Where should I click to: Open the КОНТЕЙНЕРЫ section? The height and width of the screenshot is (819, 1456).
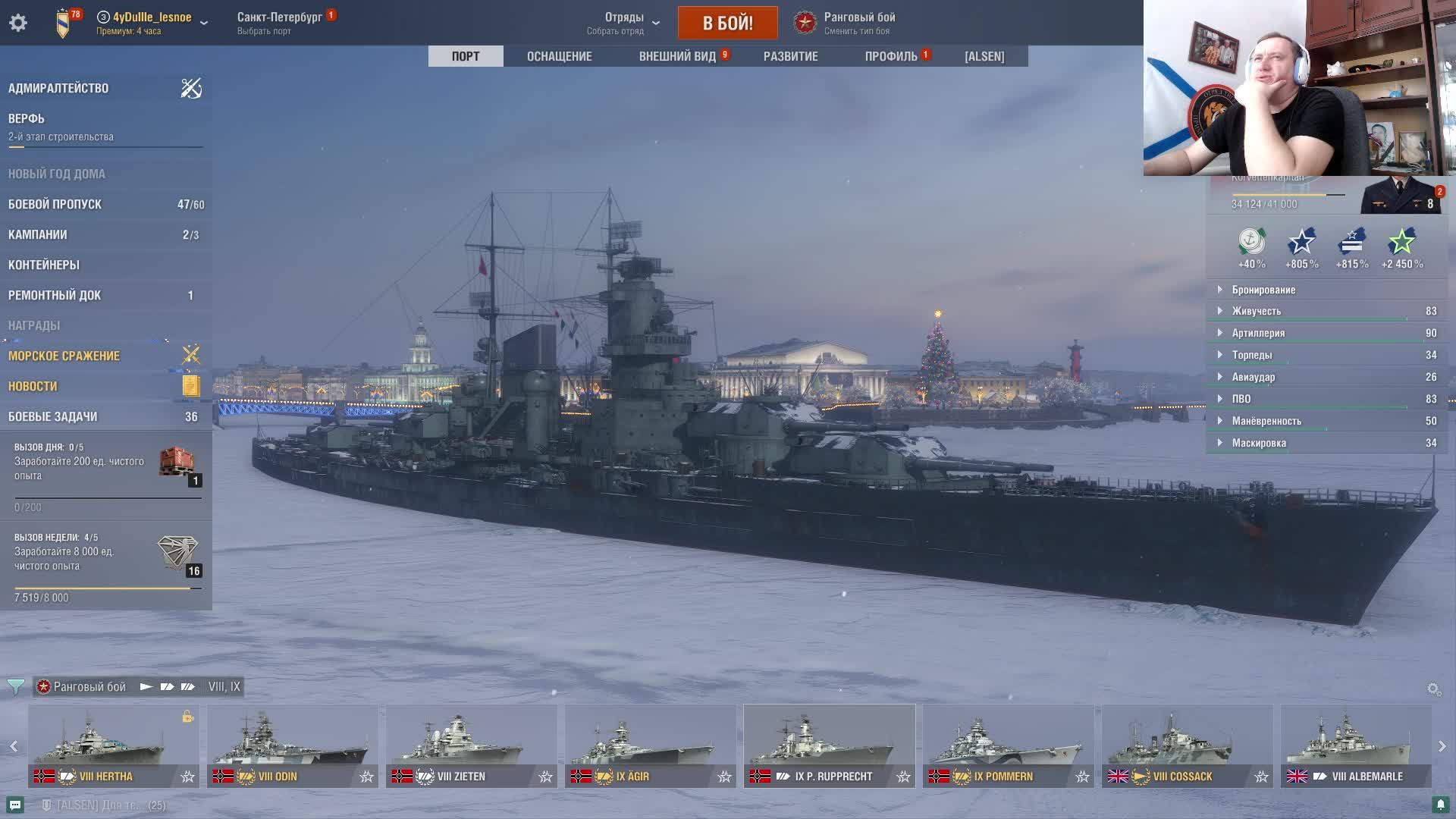click(x=44, y=265)
